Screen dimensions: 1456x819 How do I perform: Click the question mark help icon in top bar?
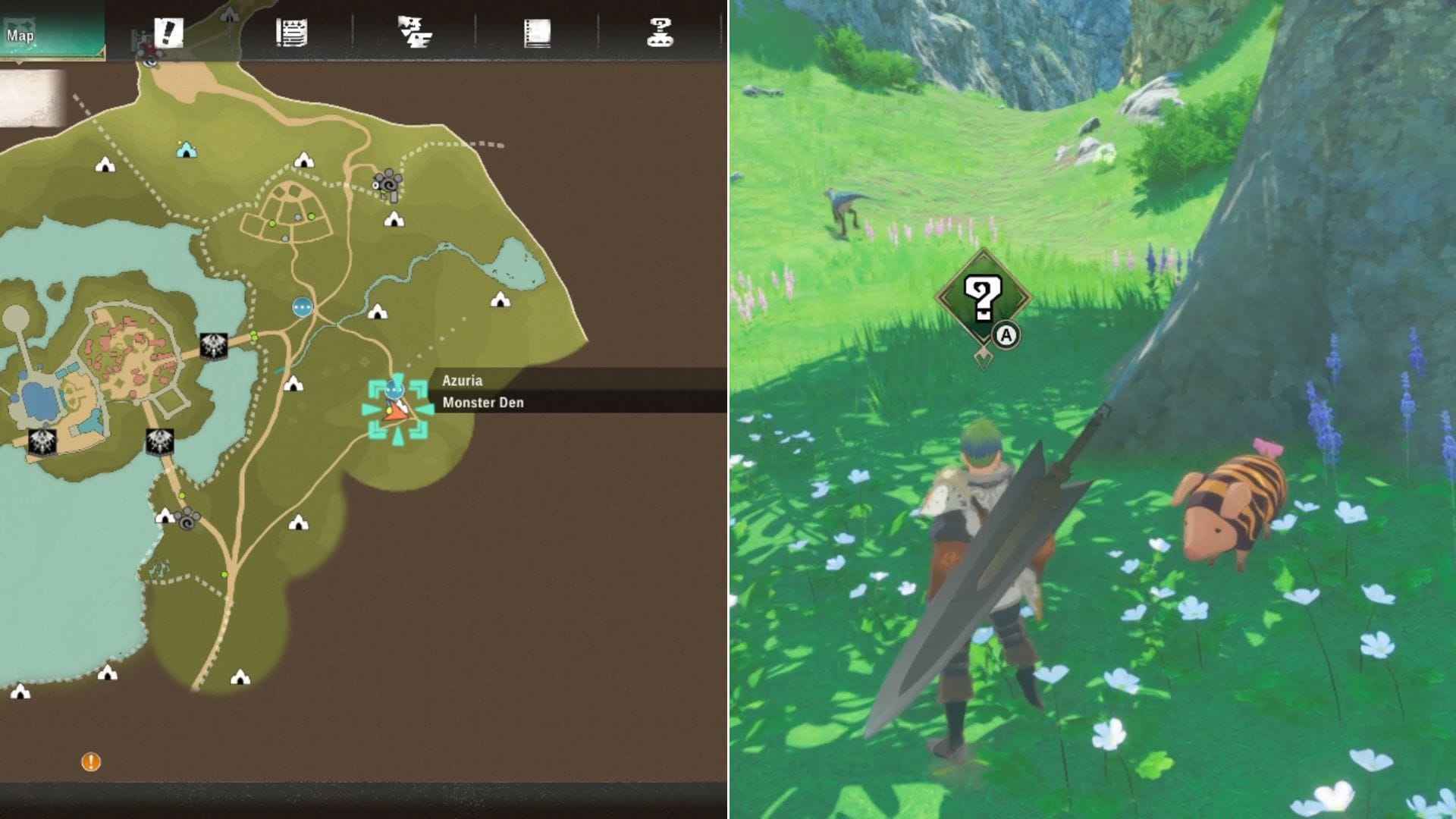tap(661, 32)
